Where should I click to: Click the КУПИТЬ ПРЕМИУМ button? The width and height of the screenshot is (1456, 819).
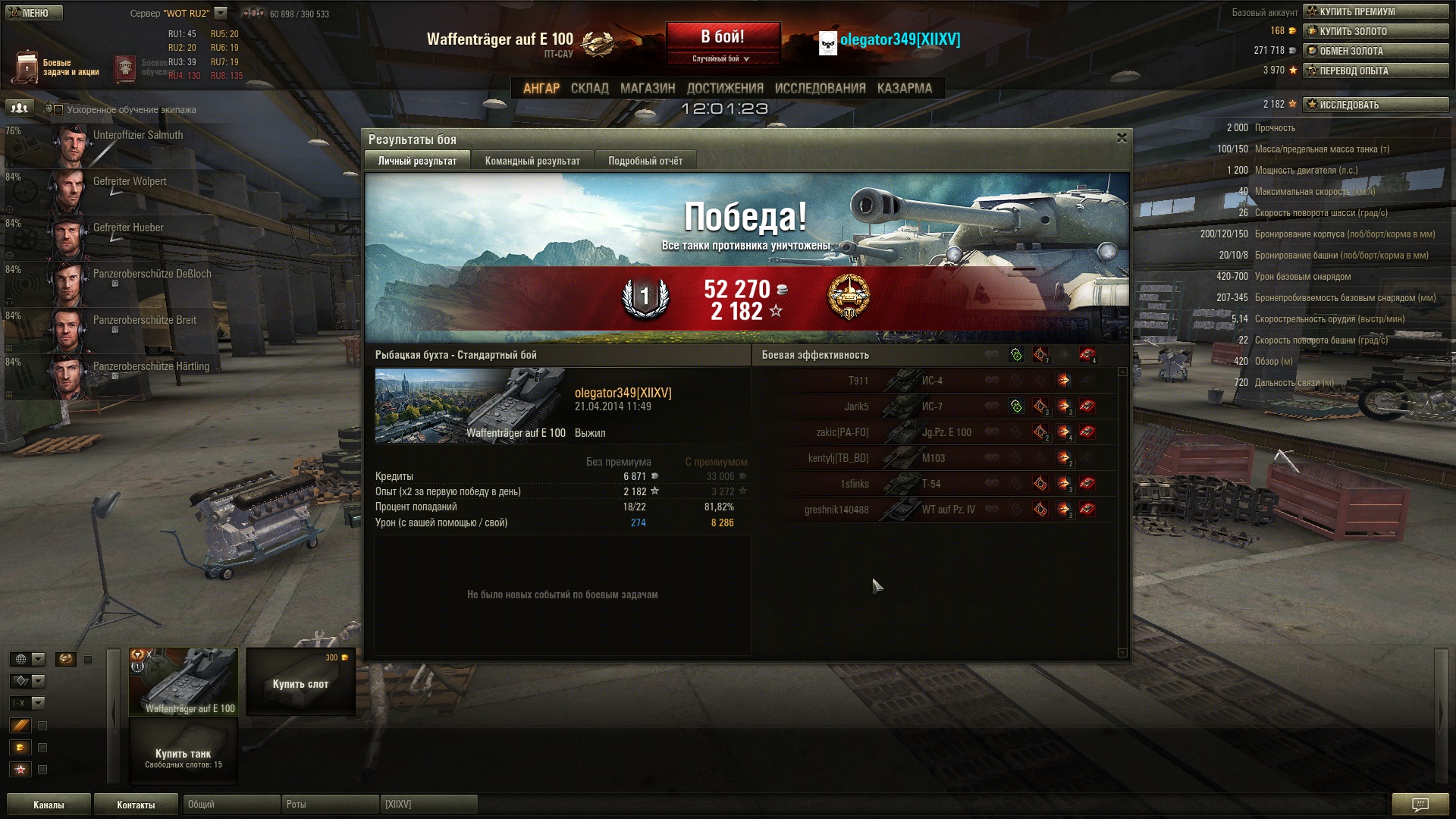coord(1376,11)
